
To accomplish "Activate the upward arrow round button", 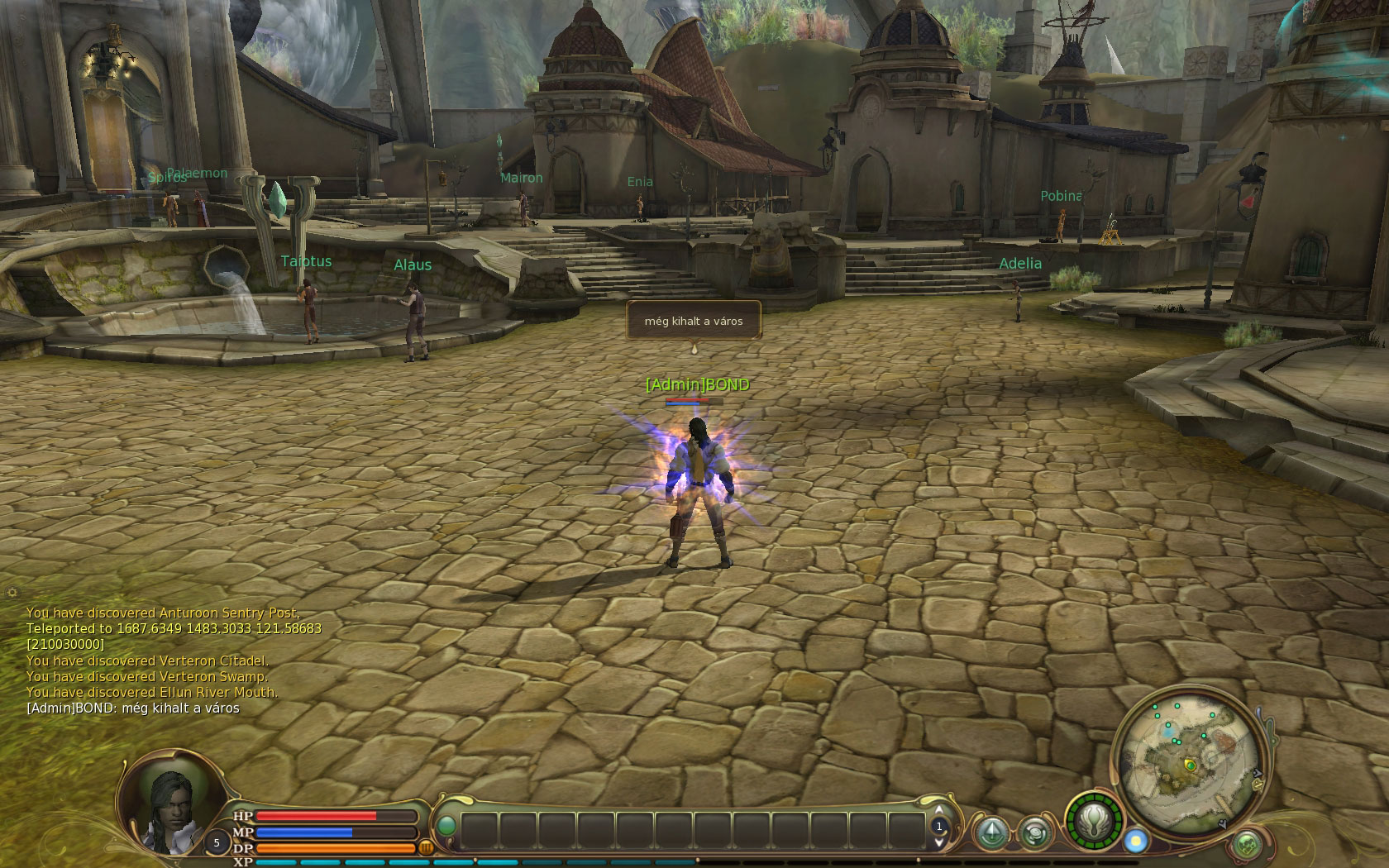I will coord(992,833).
